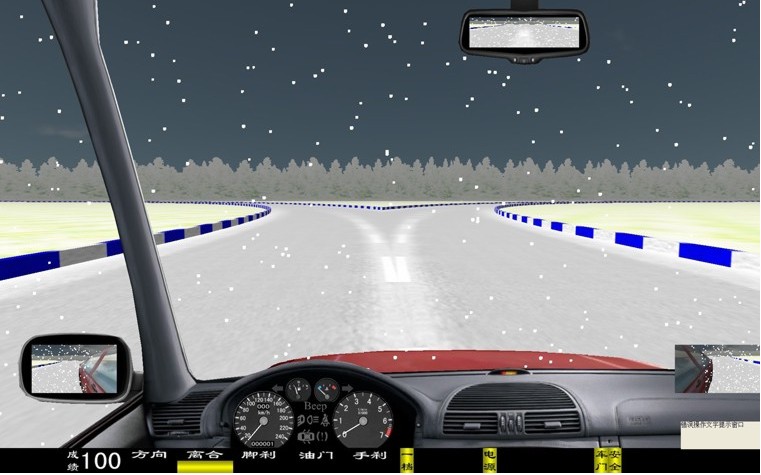
Task: Toggle the 电源 power indicator
Action: click(x=489, y=459)
